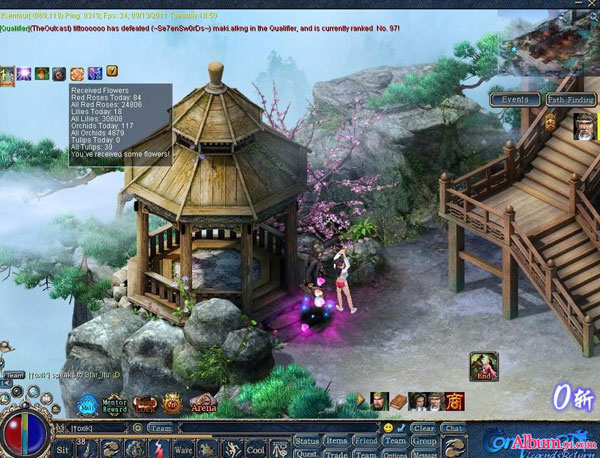Open the Items inventory
The width and height of the screenshot is (600, 458).
(337, 440)
